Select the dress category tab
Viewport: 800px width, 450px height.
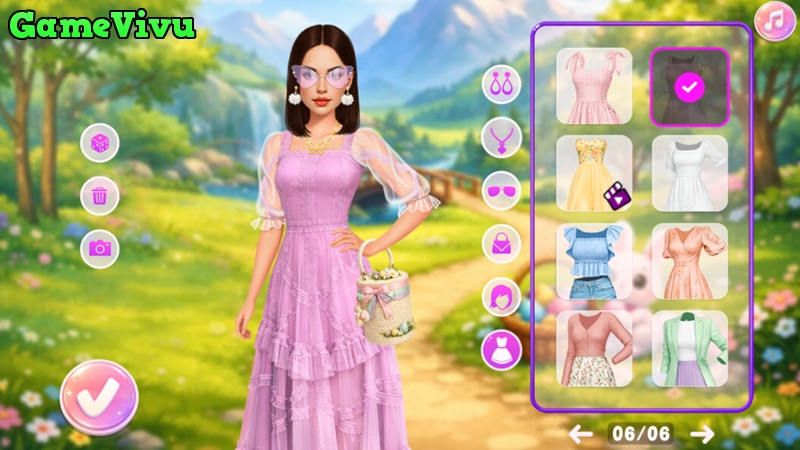click(x=502, y=349)
